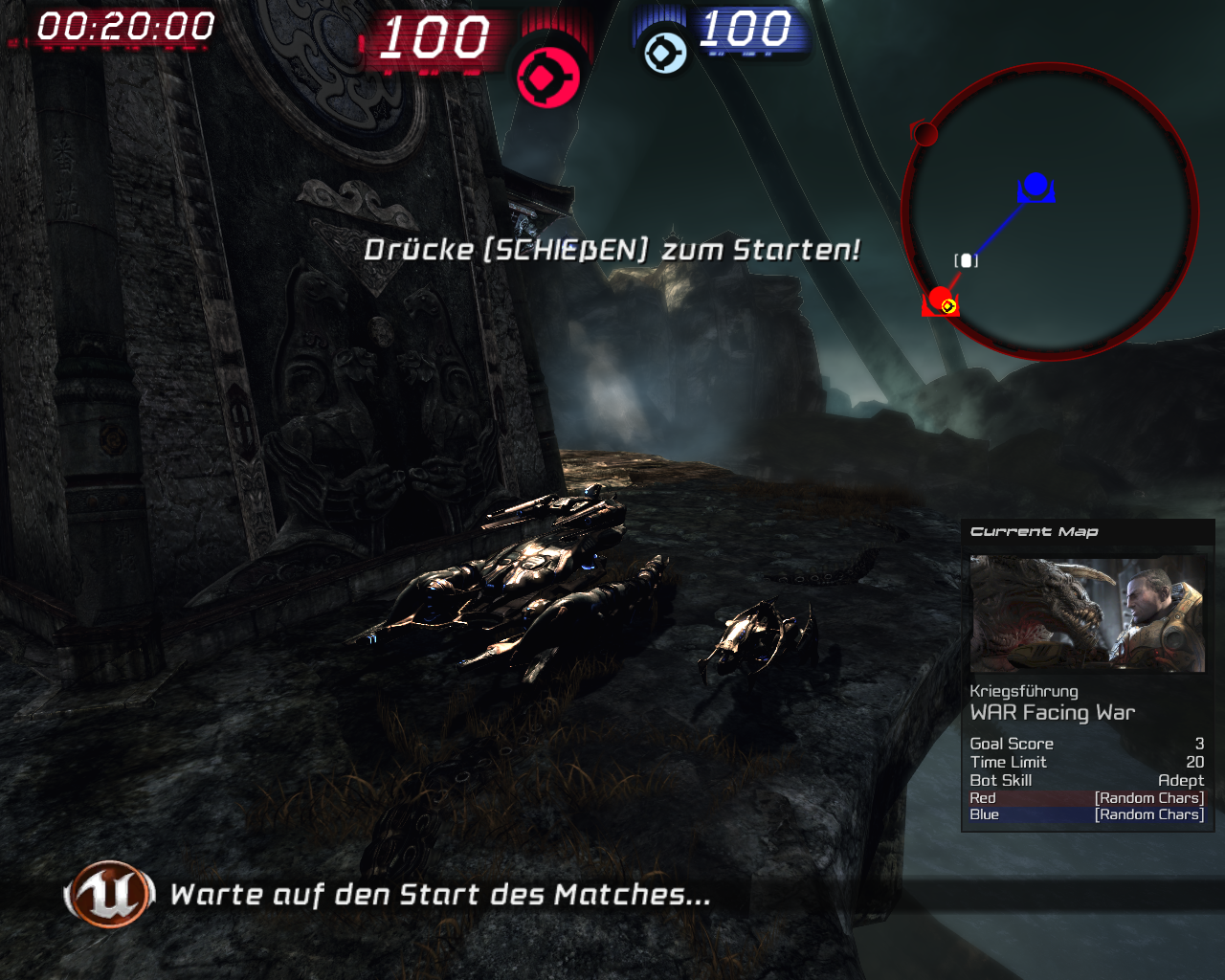Click the WAR Facing War map name

pos(1053,712)
